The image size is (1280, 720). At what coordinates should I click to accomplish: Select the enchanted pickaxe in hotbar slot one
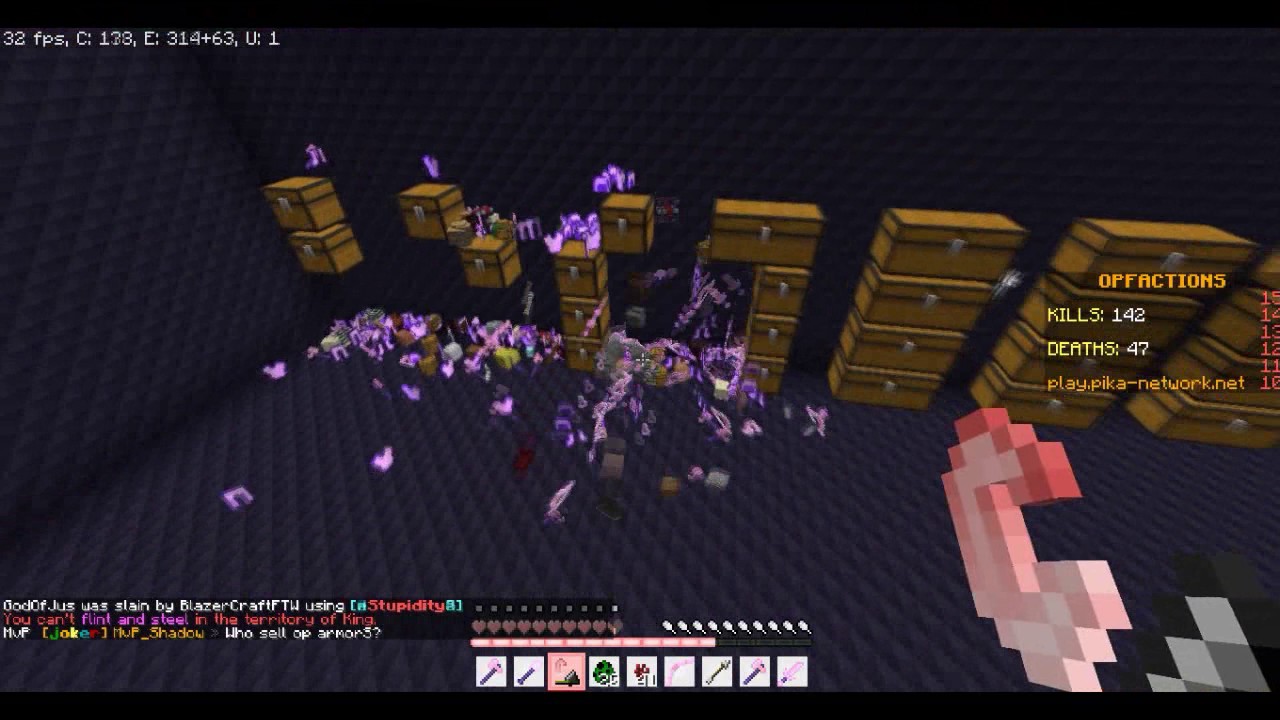coord(490,672)
